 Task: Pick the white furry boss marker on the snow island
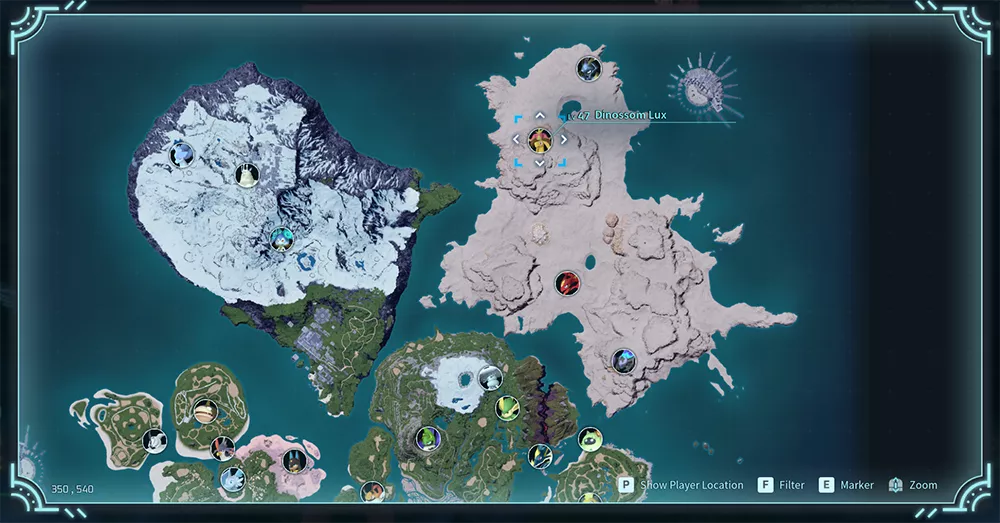246,176
